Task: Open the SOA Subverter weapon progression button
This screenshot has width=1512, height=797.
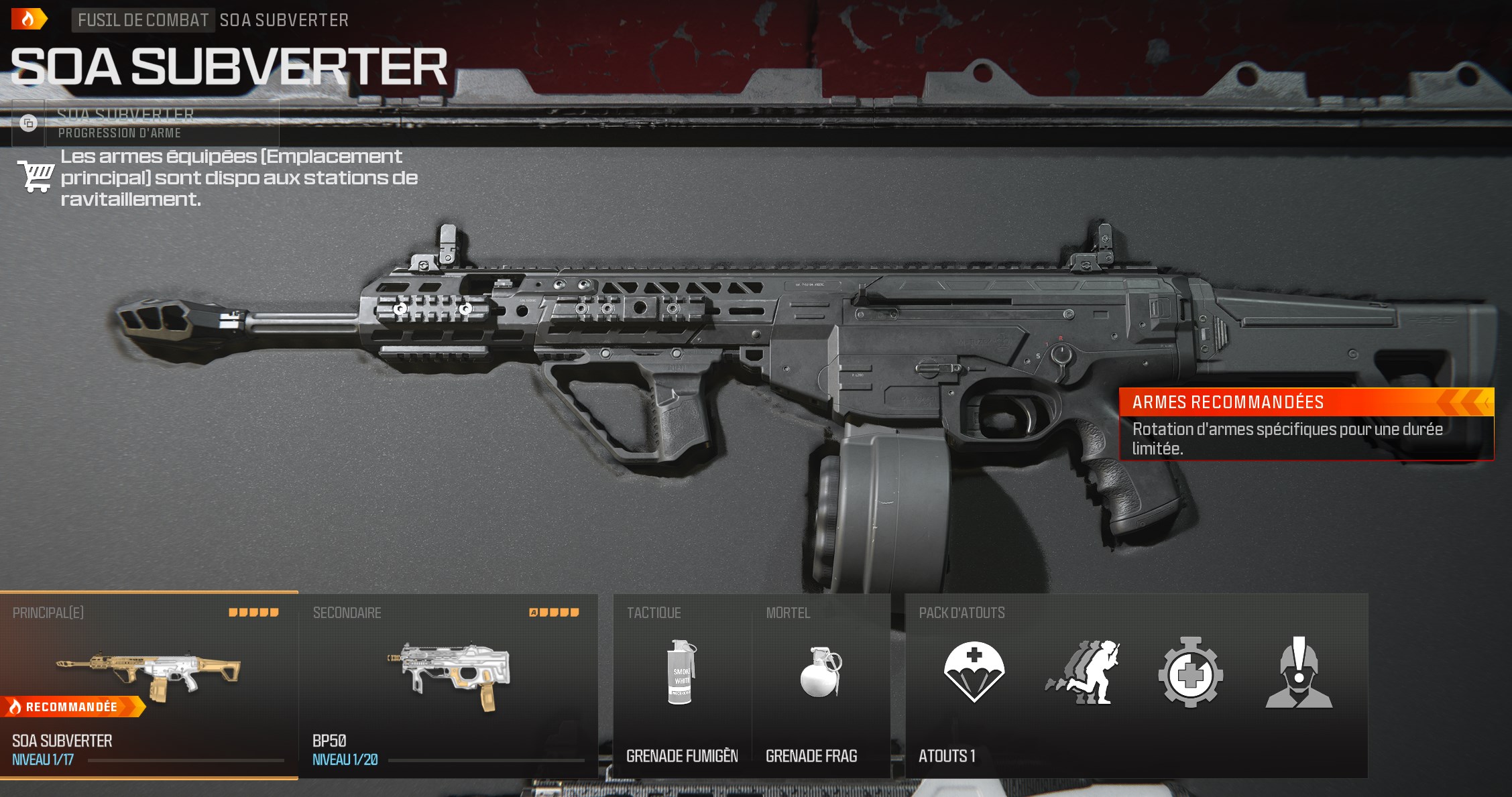Action: coord(146,123)
